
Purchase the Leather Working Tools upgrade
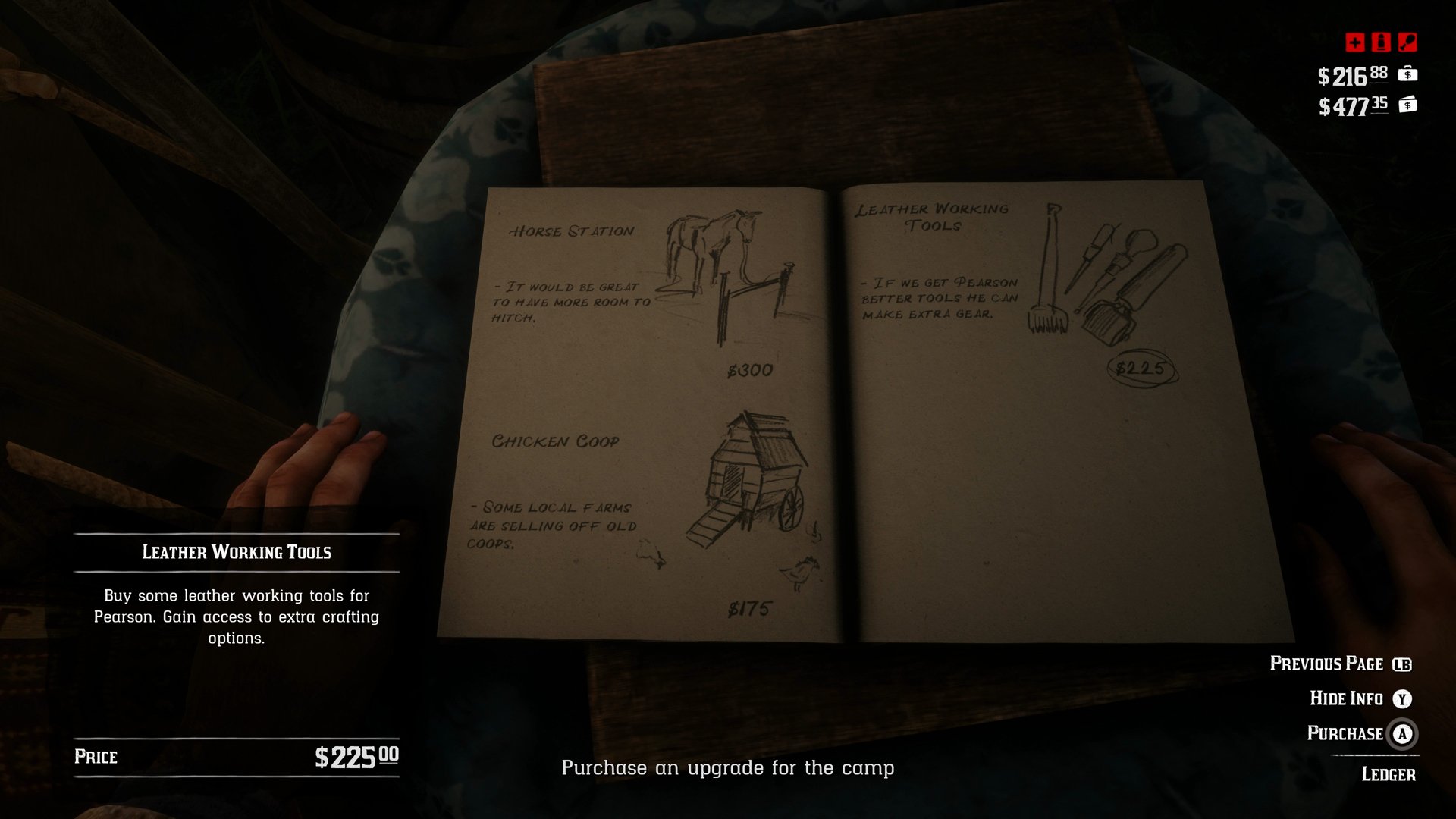click(x=1345, y=734)
